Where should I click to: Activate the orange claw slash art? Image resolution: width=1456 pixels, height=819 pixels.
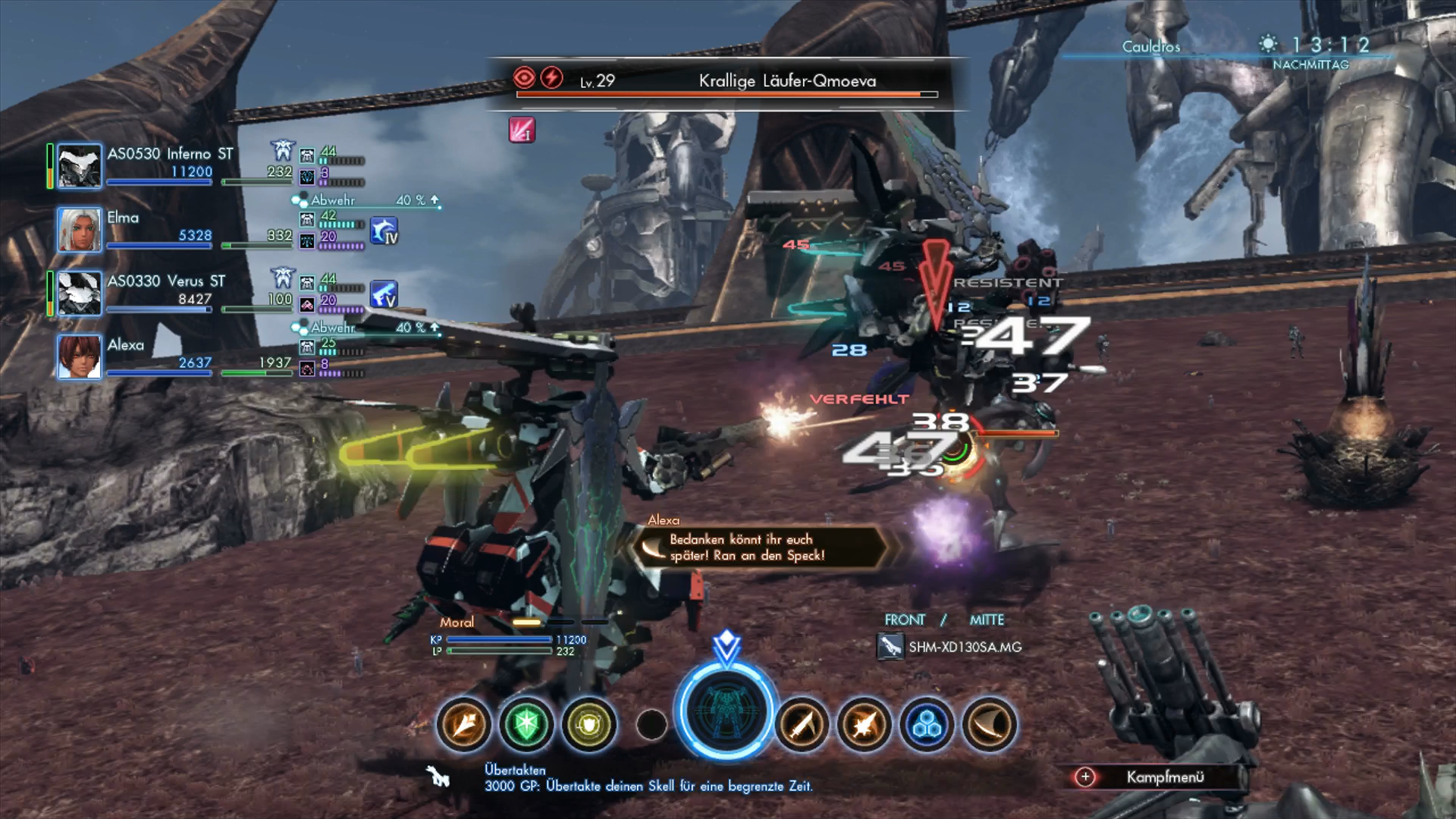coord(990,725)
